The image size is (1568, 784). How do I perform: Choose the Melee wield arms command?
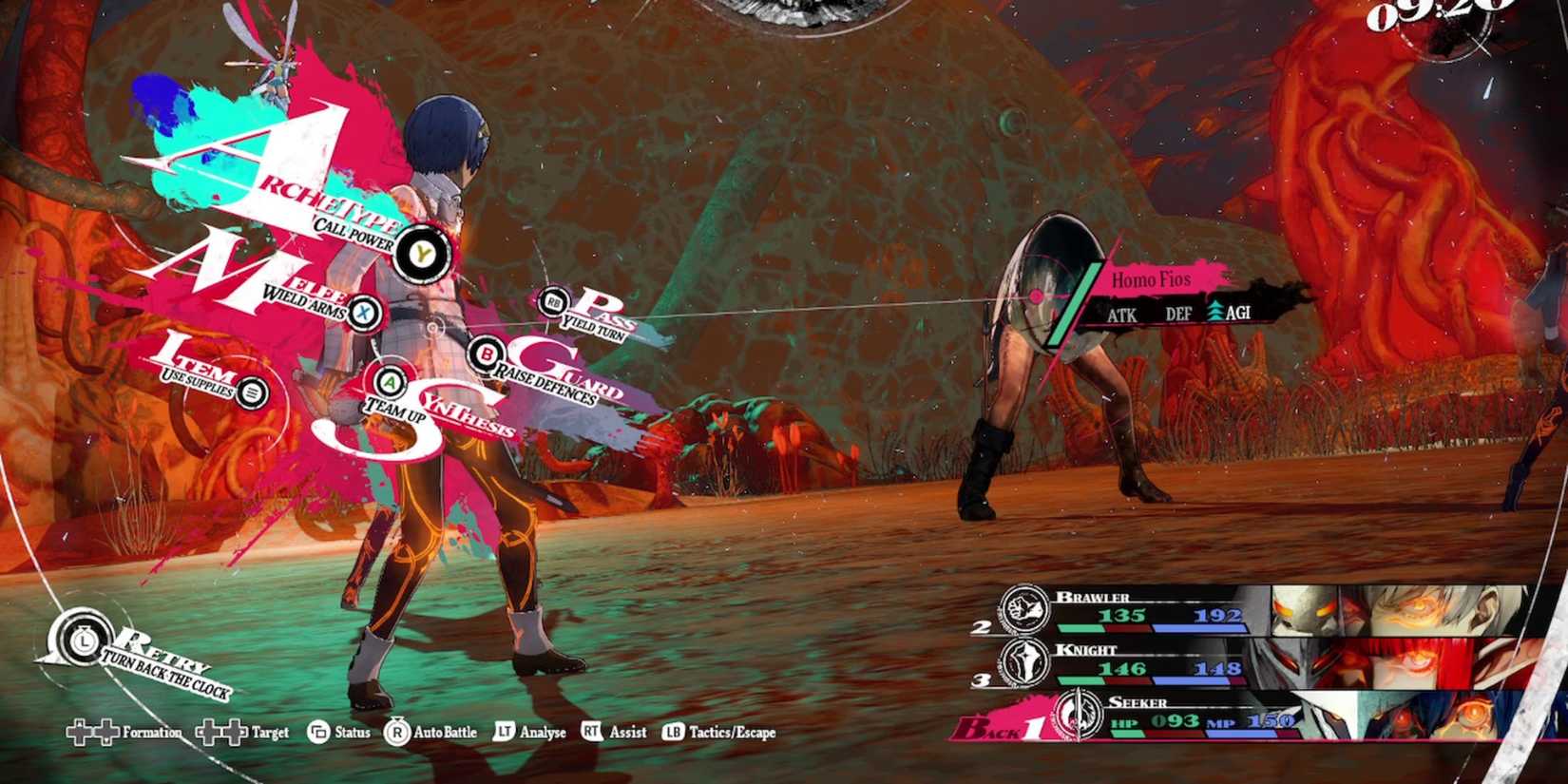(364, 312)
